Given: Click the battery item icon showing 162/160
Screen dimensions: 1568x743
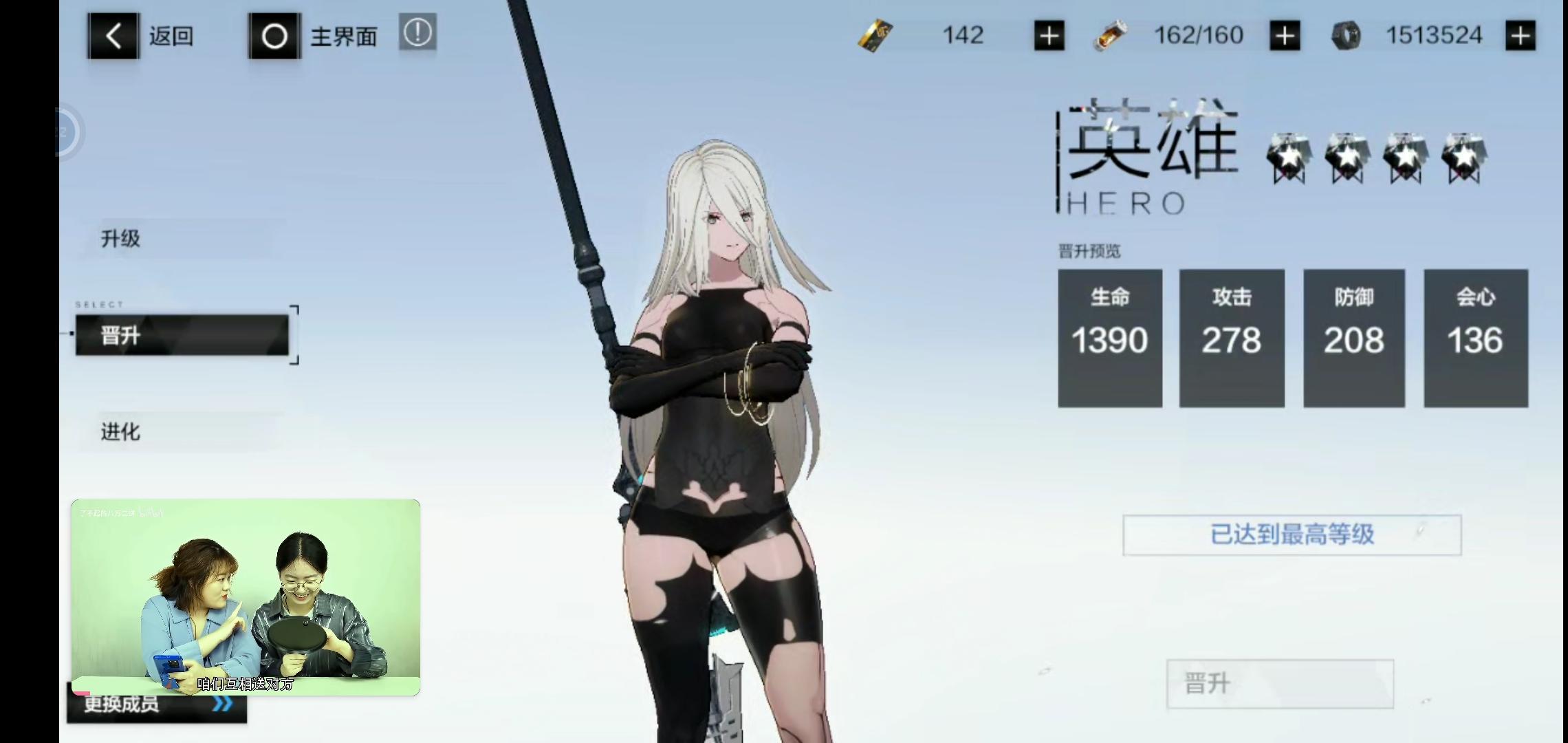Looking at the screenshot, I should tap(1110, 36).
